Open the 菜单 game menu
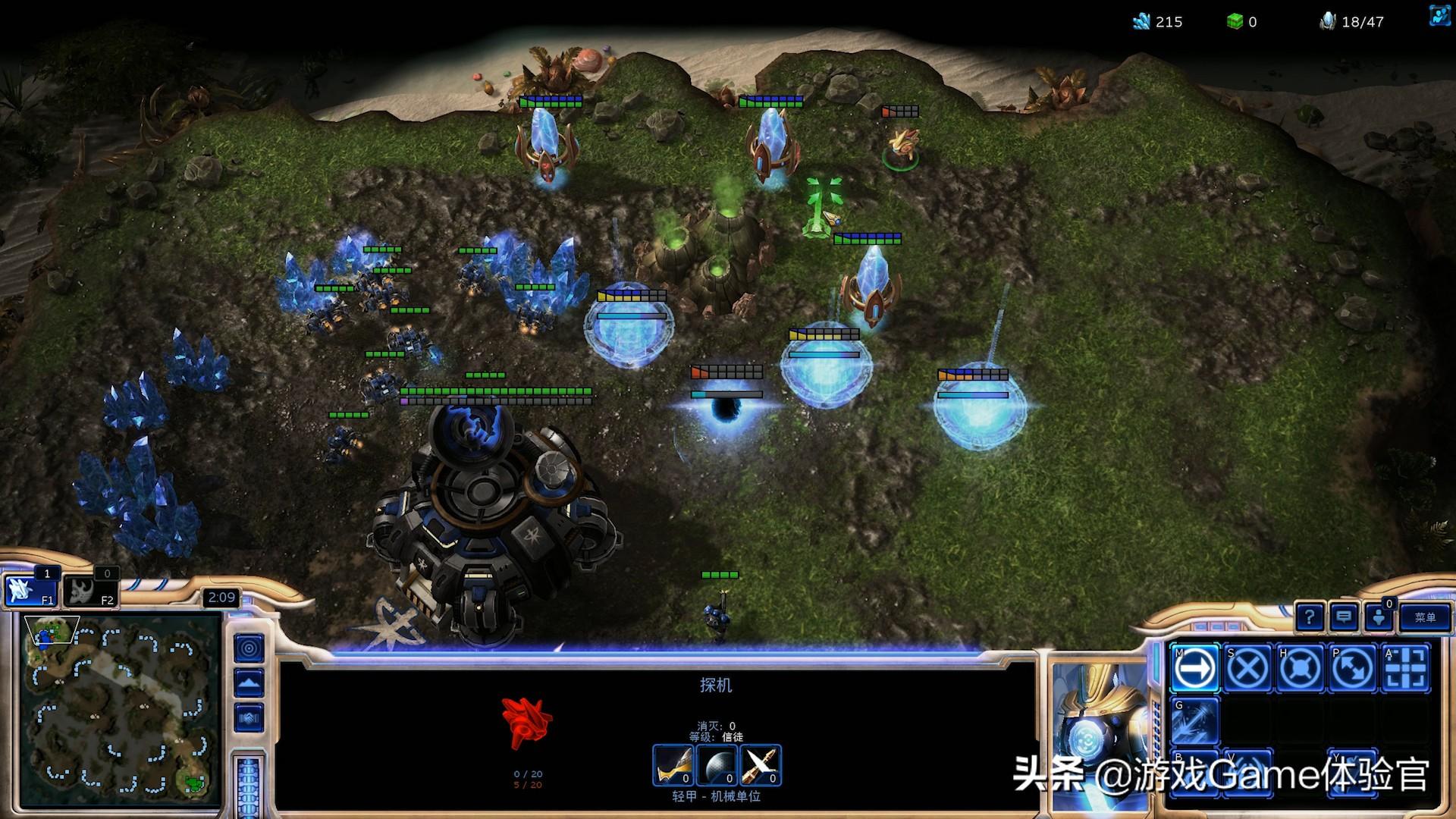The image size is (1456, 819). click(1424, 617)
